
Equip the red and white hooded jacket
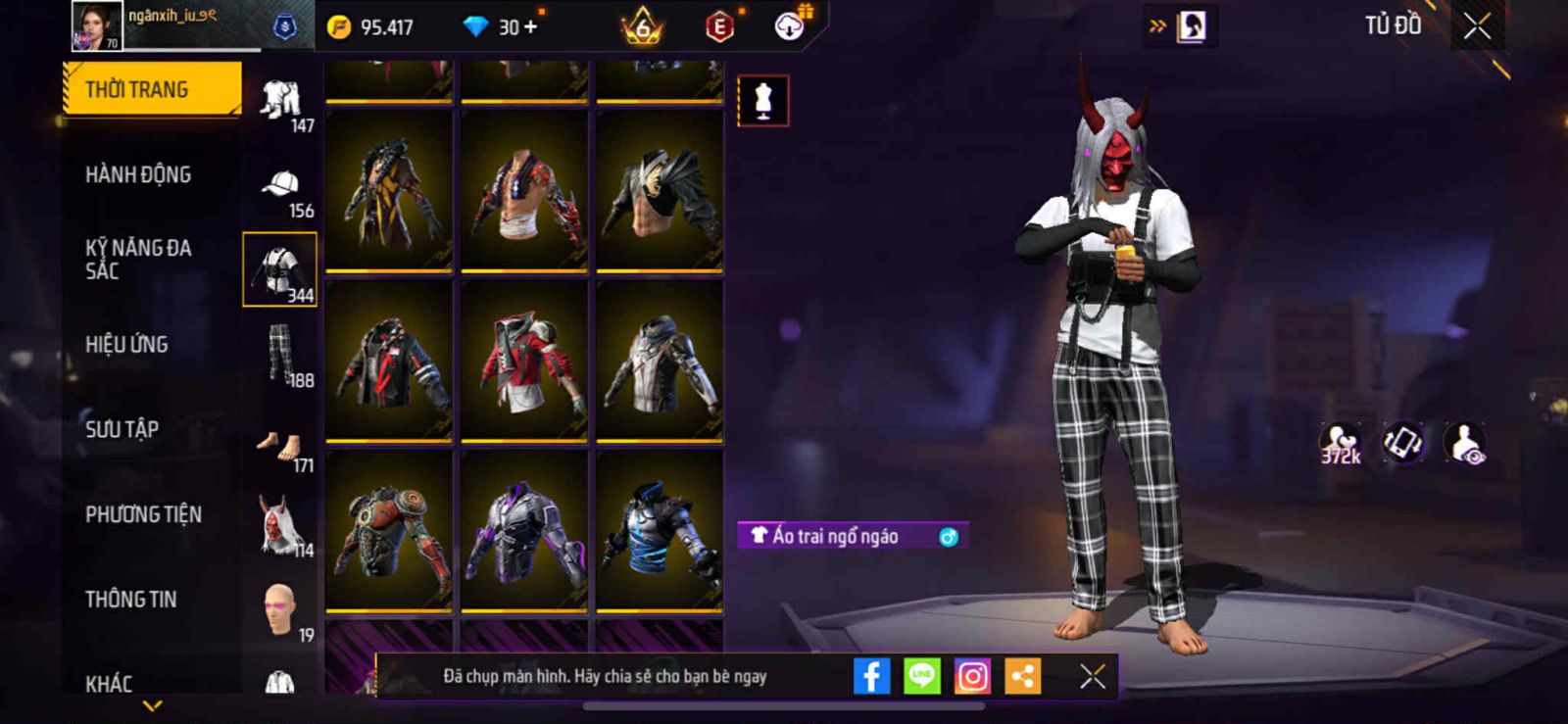pyautogui.click(x=524, y=361)
